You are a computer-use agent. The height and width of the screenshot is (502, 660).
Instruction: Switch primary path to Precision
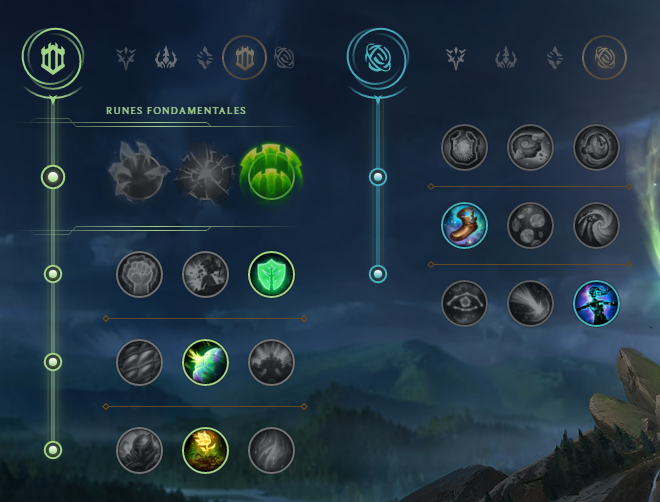click(x=125, y=58)
